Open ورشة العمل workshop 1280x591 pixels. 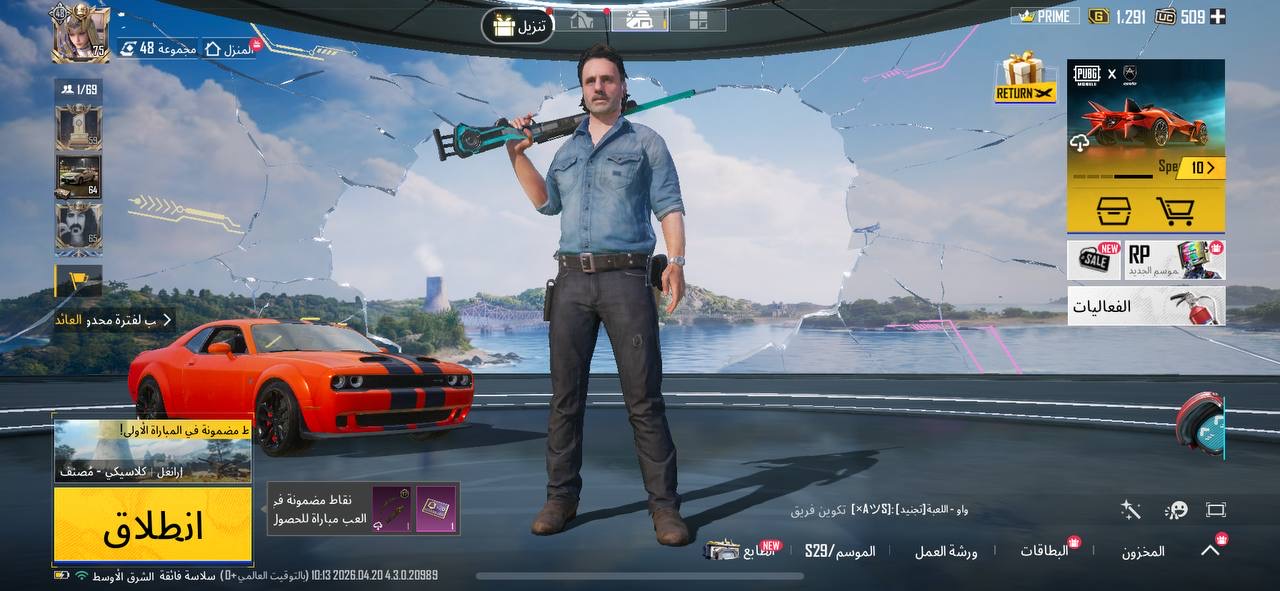coord(946,551)
